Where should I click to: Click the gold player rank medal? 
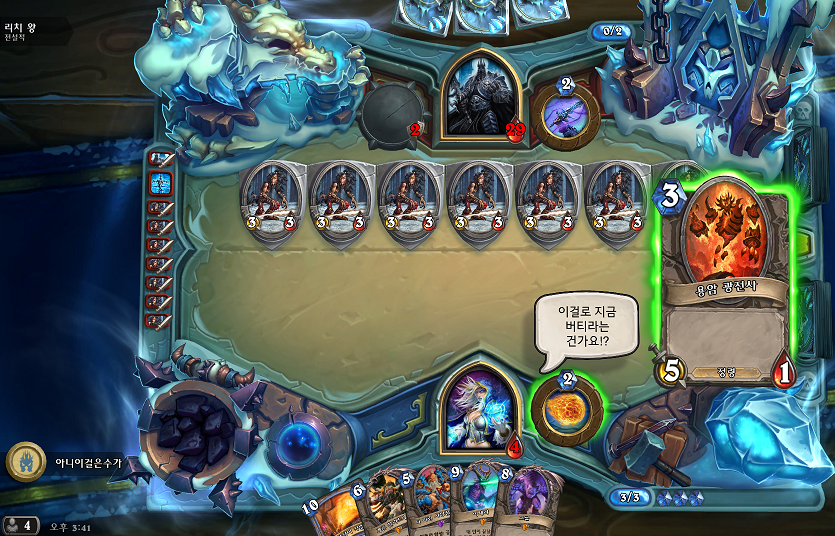click(x=25, y=461)
